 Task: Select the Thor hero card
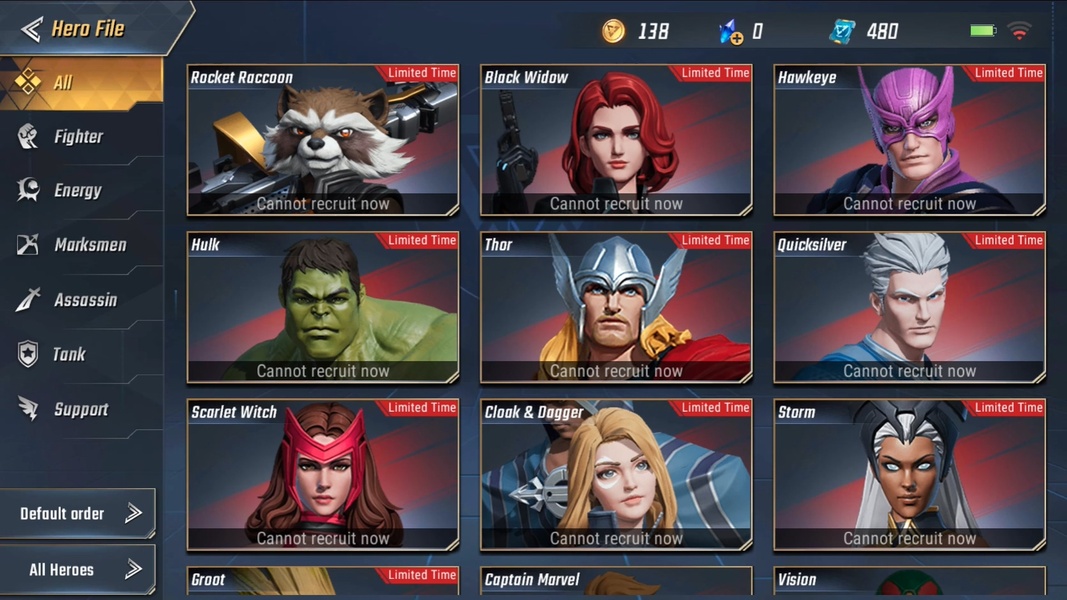click(616, 308)
